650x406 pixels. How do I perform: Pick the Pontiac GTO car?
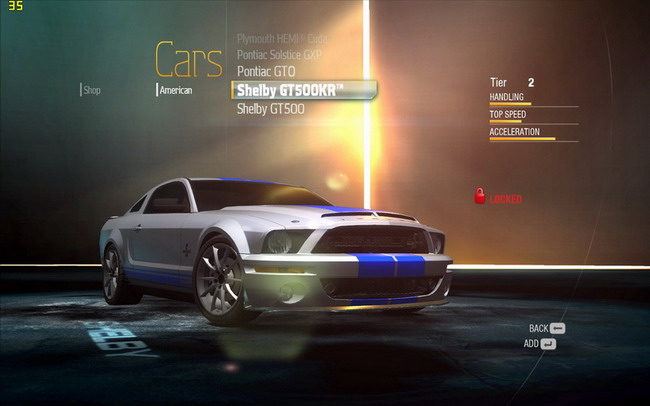264,72
